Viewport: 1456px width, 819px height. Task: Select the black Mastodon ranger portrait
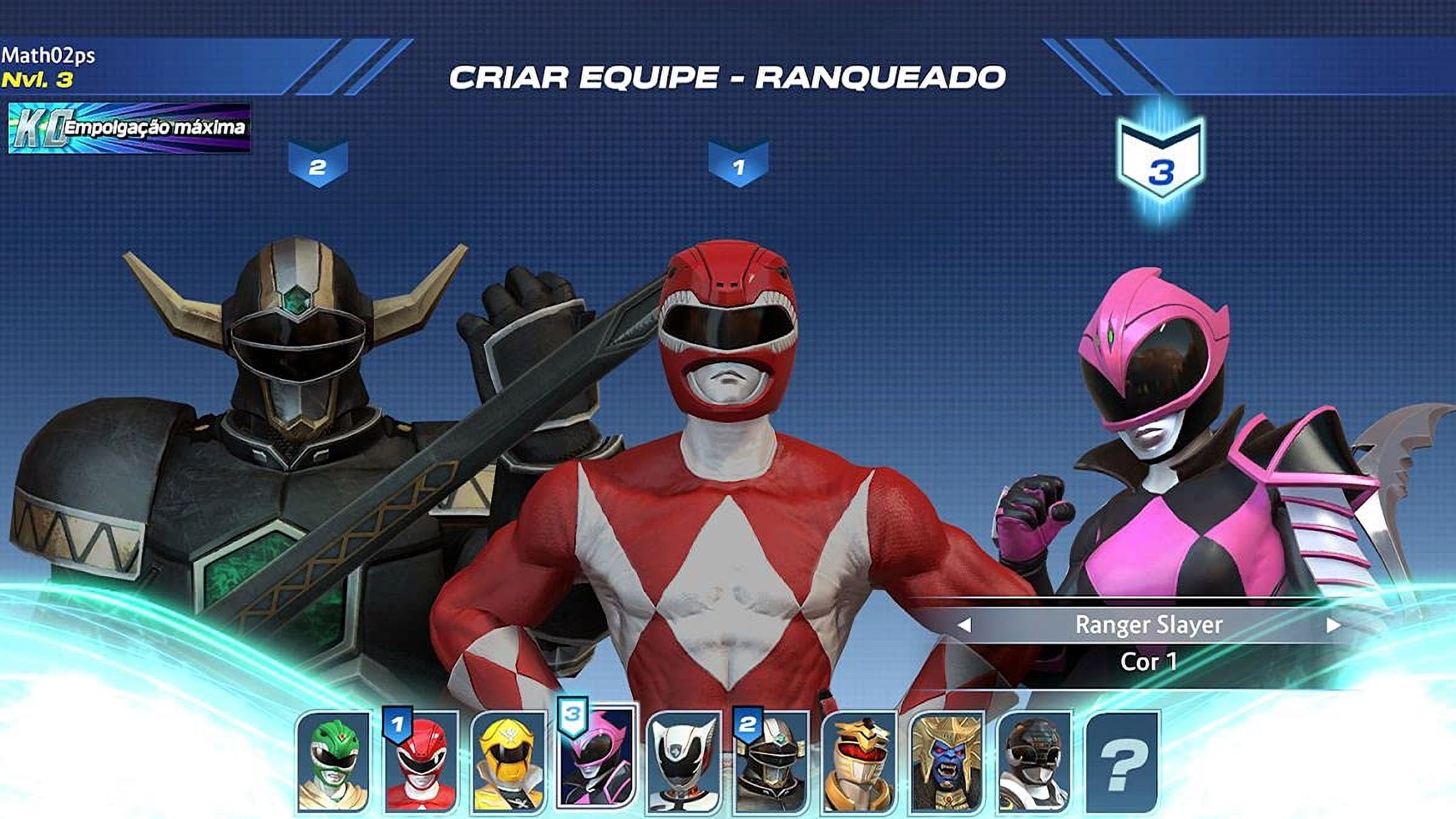(x=1034, y=762)
